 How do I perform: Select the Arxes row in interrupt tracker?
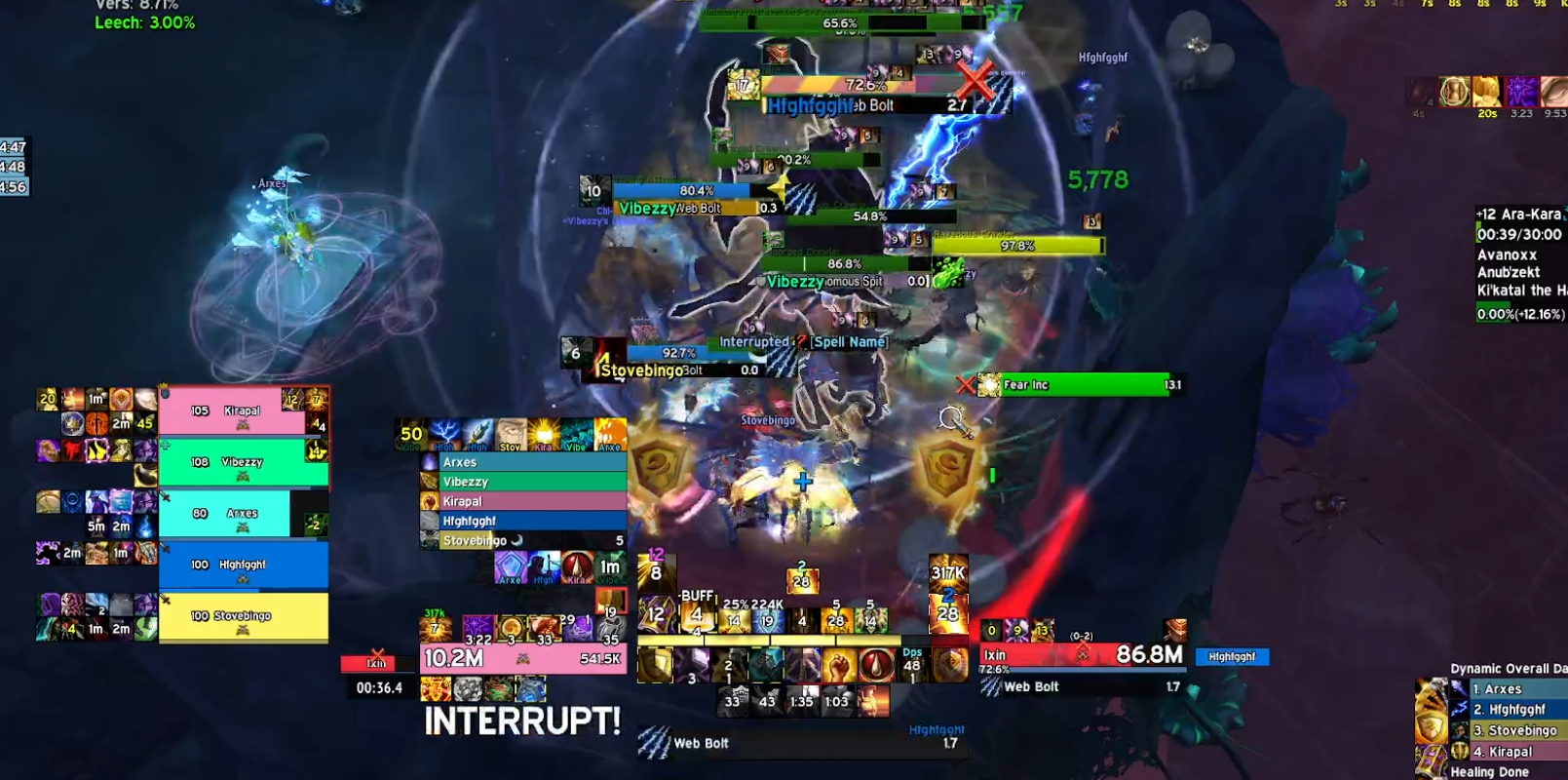coord(526,462)
